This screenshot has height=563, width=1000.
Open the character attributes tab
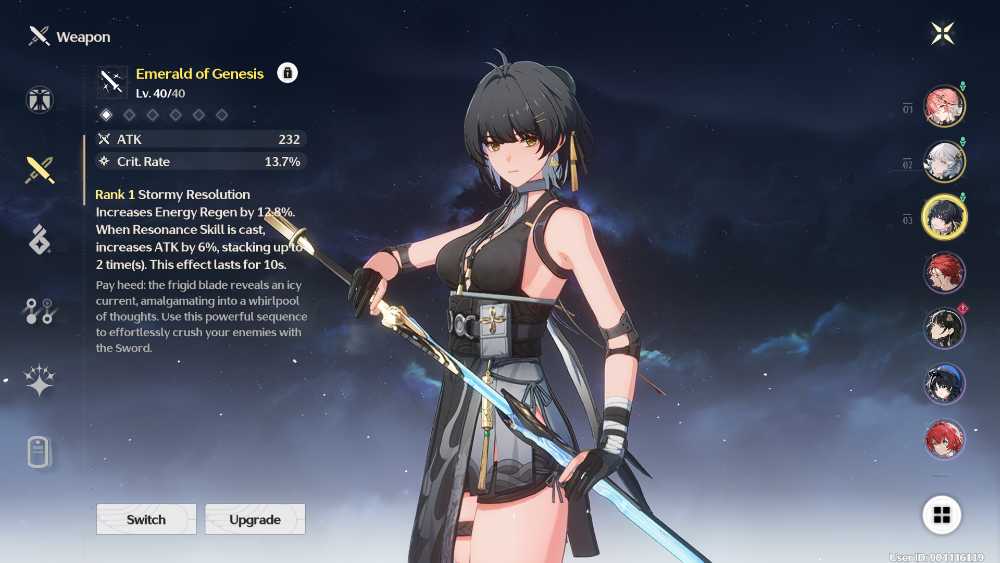tap(40, 100)
